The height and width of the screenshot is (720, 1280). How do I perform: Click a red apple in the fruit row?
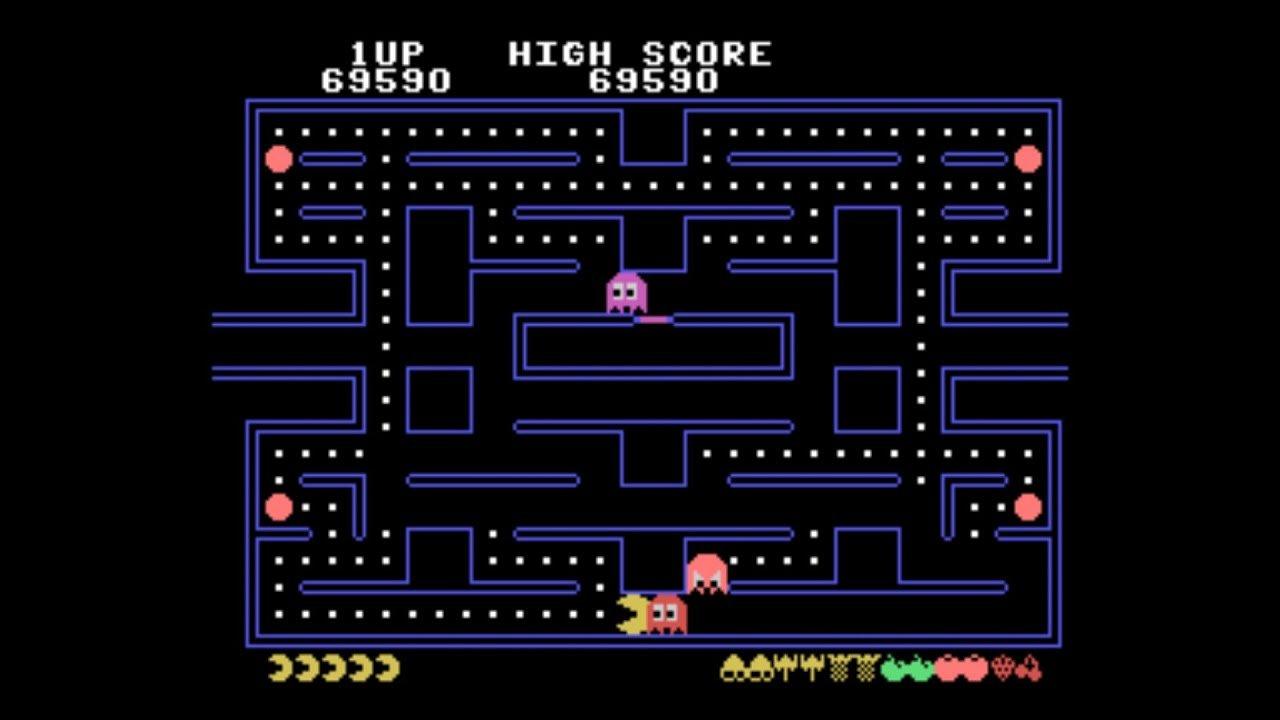(x=945, y=668)
